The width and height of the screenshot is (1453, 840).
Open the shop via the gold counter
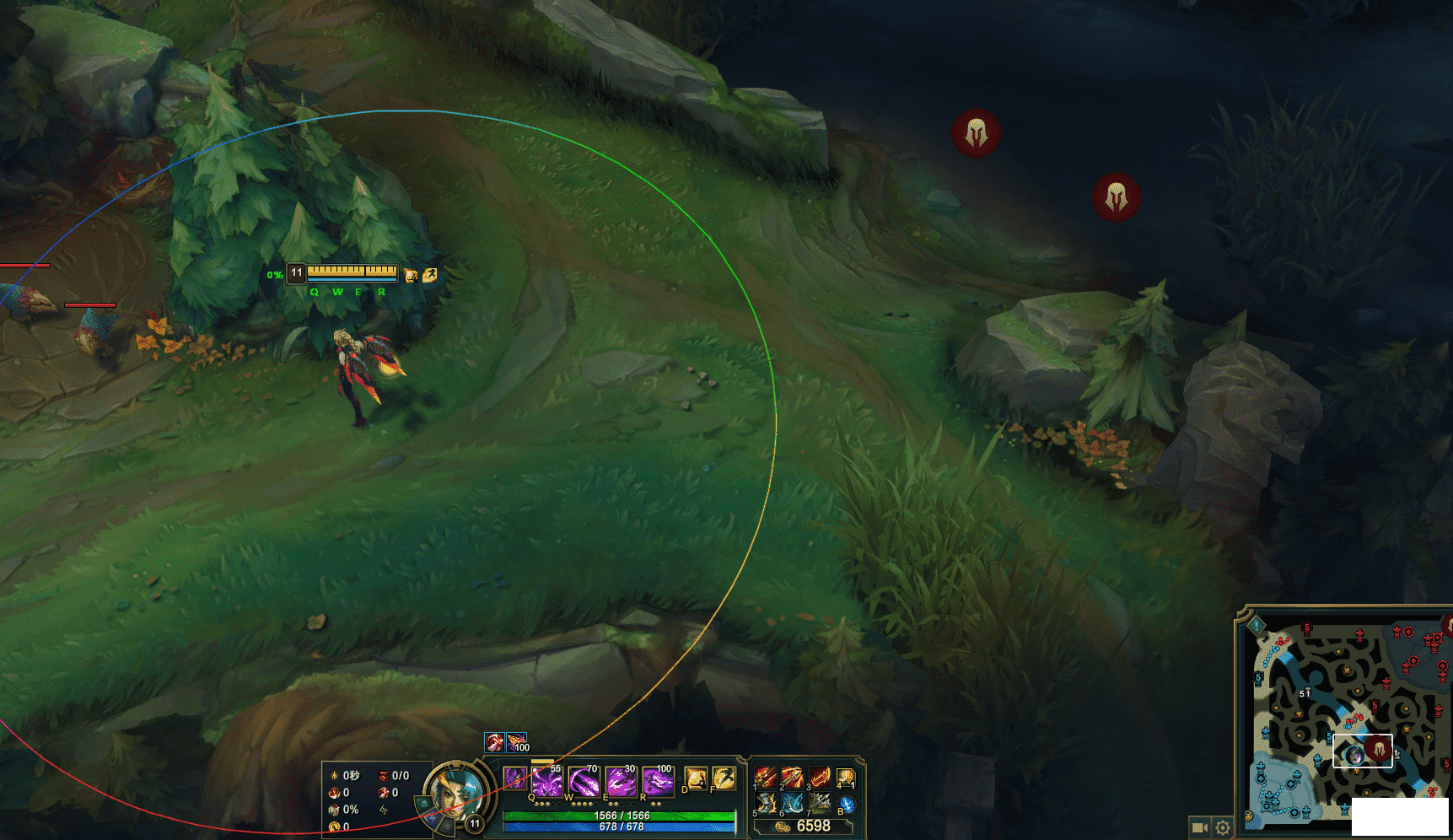point(805,827)
